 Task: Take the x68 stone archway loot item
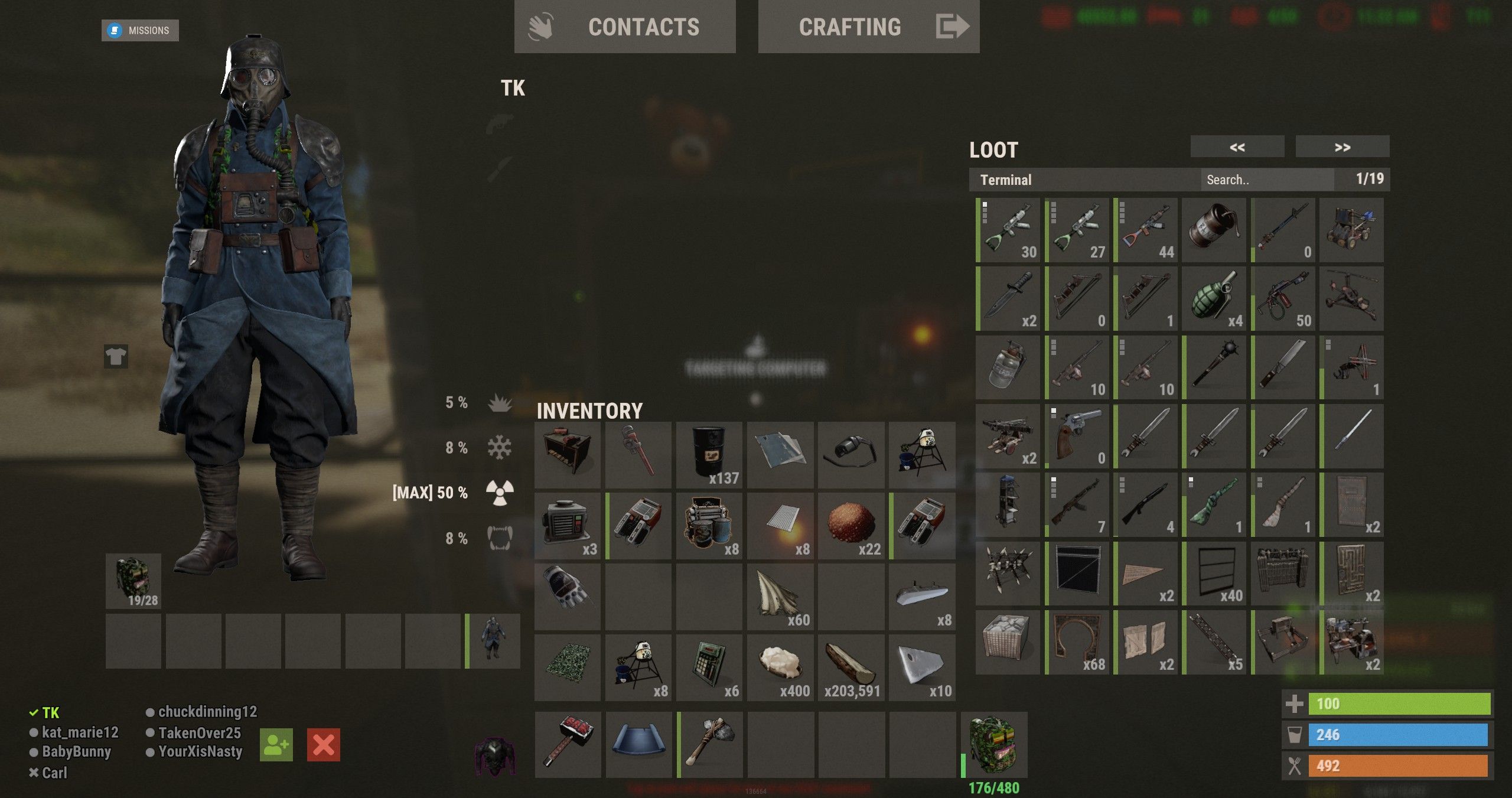1077,642
